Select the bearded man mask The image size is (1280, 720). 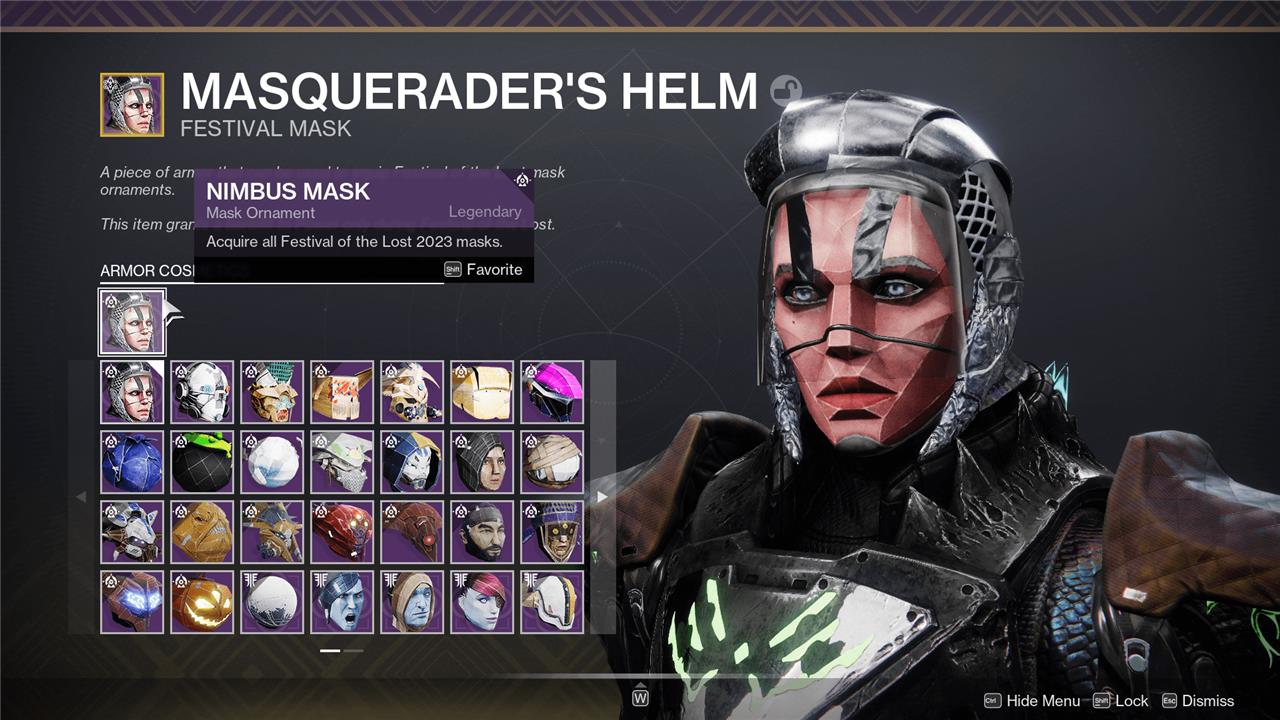point(482,532)
